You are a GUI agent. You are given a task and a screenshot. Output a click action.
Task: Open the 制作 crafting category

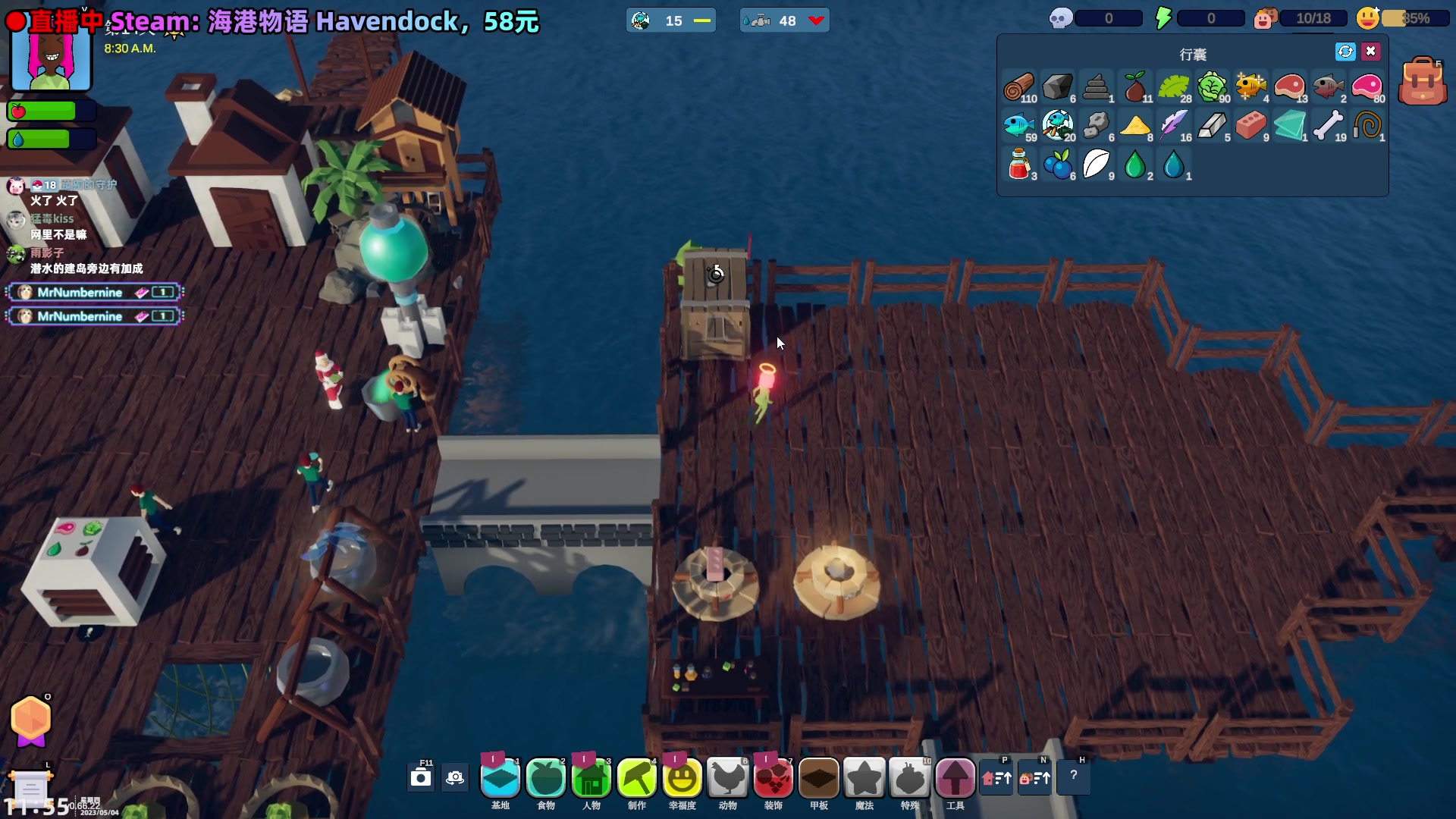637,779
